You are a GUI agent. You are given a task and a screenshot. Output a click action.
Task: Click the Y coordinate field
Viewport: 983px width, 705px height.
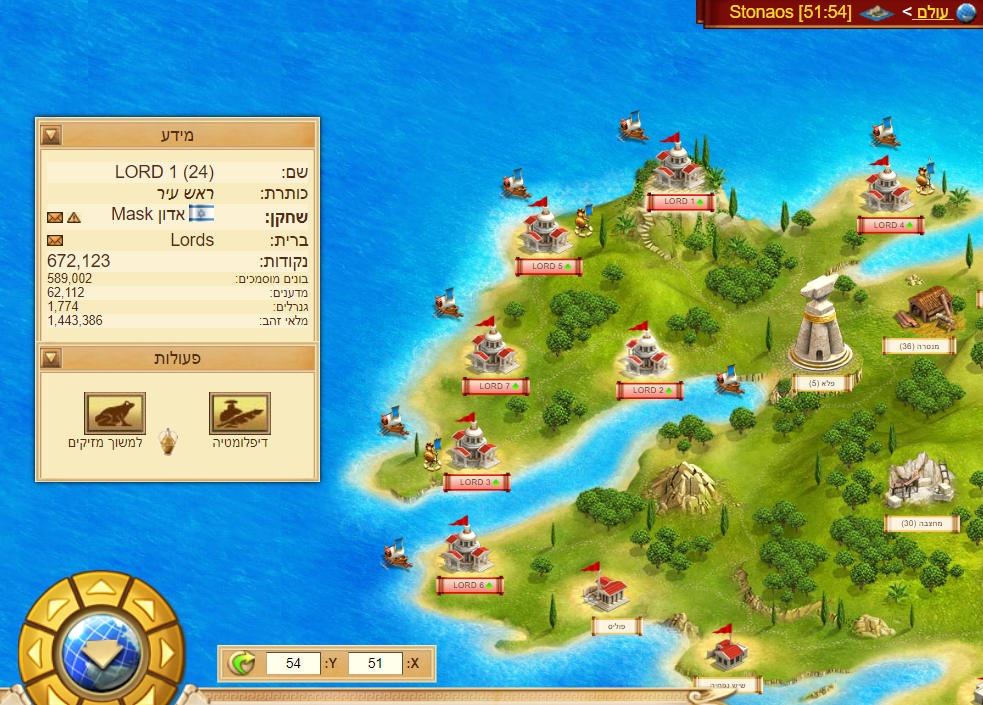[x=293, y=663]
